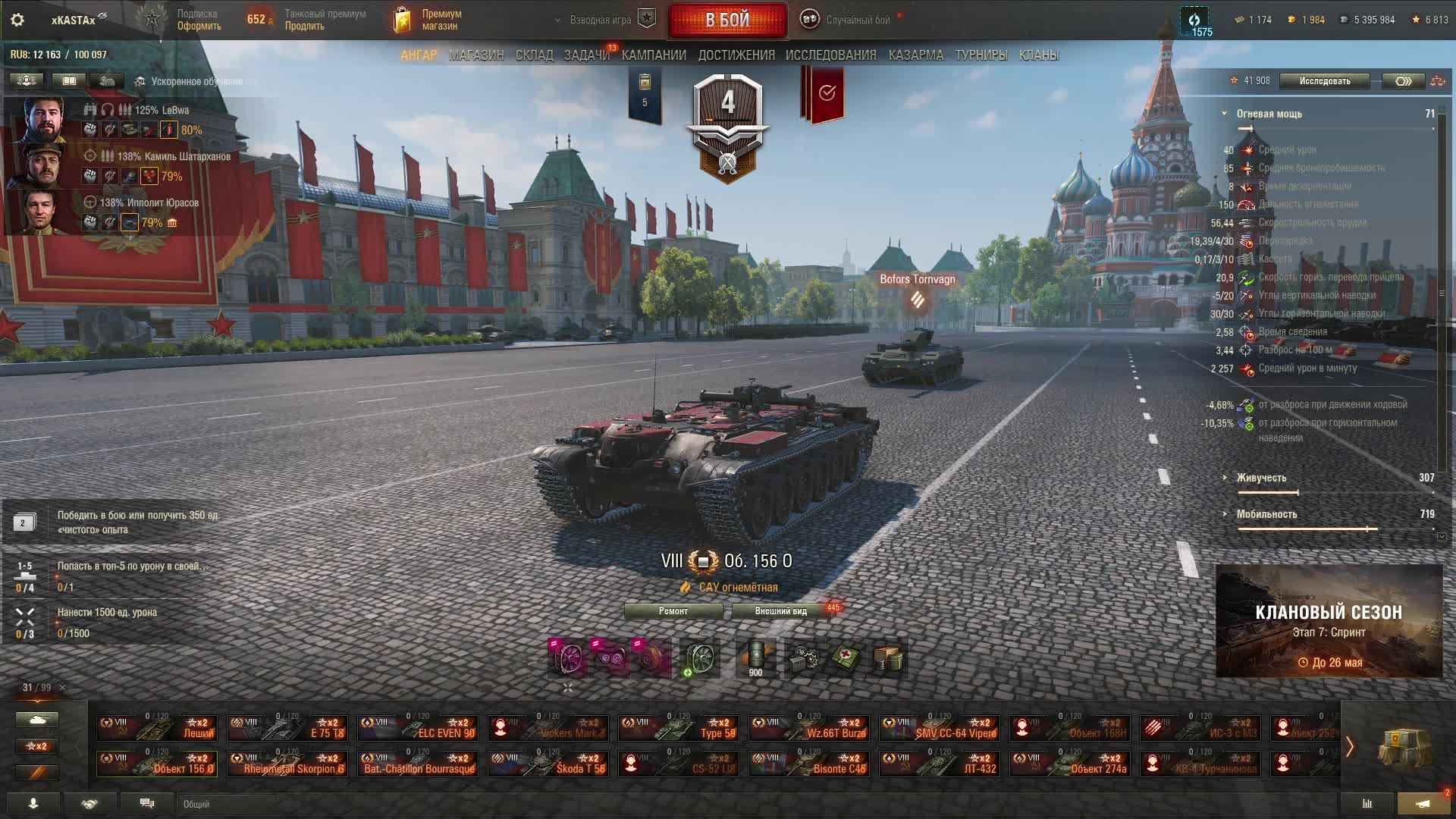Select the Rheinmetall Skorpion G tank

pos(287,764)
